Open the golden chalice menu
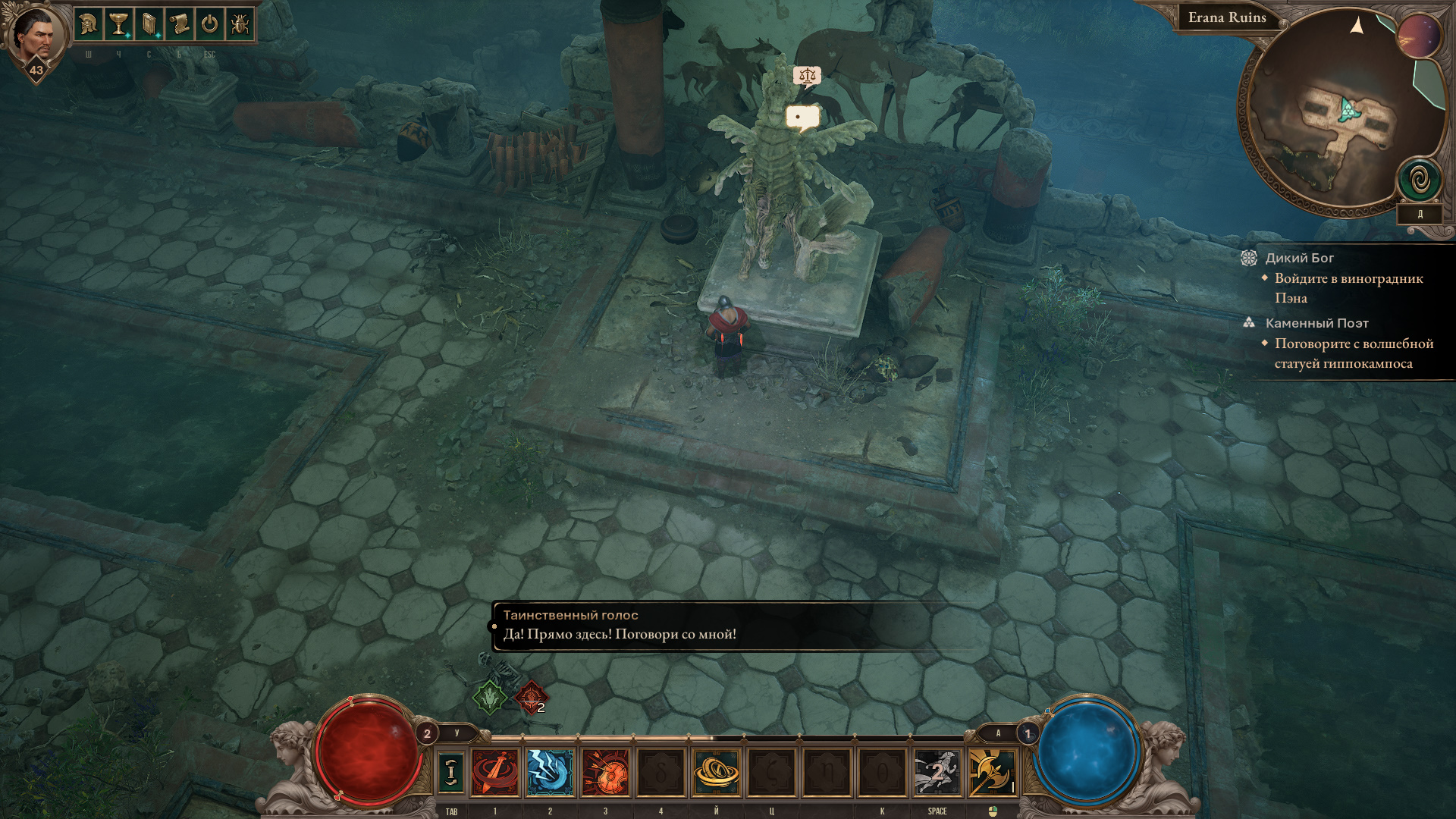 pyautogui.click(x=118, y=25)
